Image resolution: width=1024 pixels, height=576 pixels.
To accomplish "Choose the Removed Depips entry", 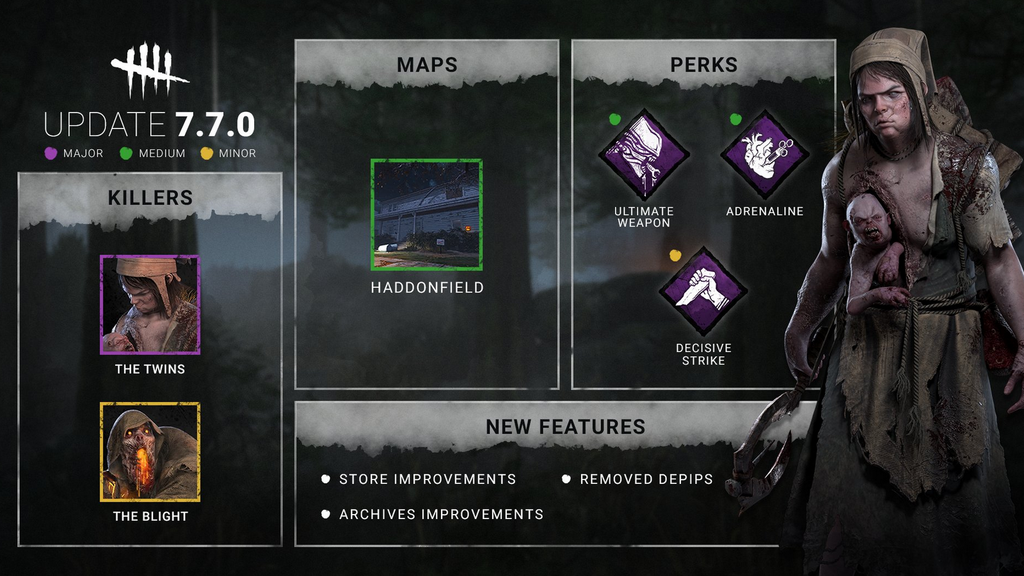I will pos(646,479).
